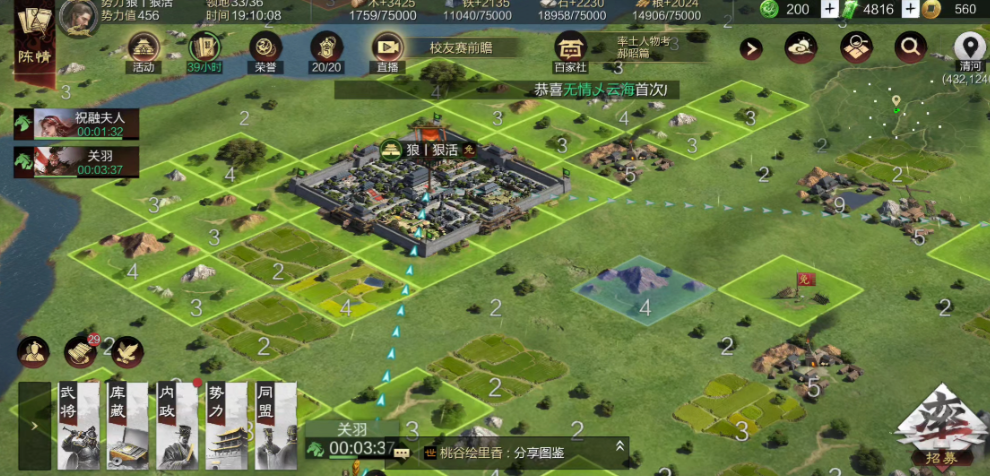Click the arrow to expand top icons
The height and width of the screenshot is (476, 990).
point(751,47)
